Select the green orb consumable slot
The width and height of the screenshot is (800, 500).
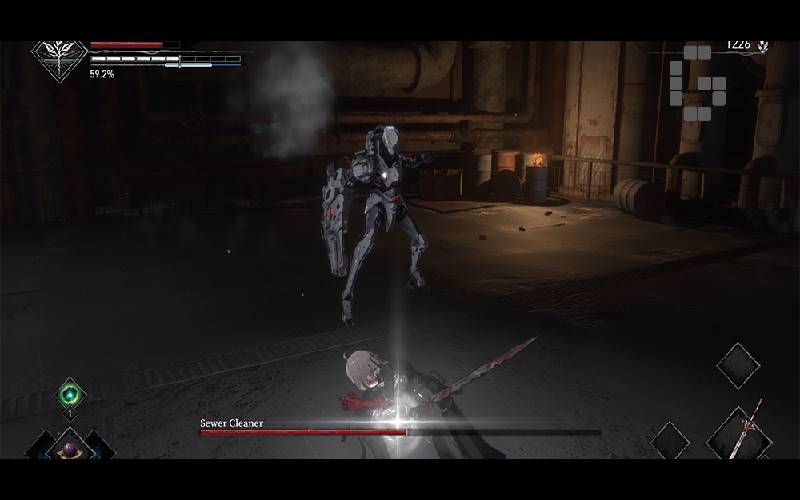(70, 393)
